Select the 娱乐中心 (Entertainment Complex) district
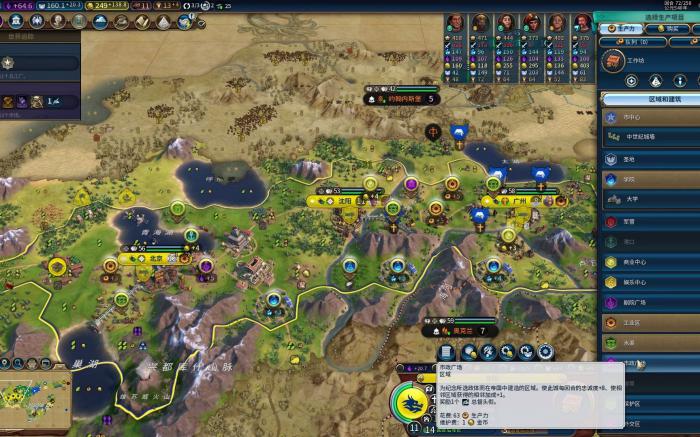 [x=650, y=283]
